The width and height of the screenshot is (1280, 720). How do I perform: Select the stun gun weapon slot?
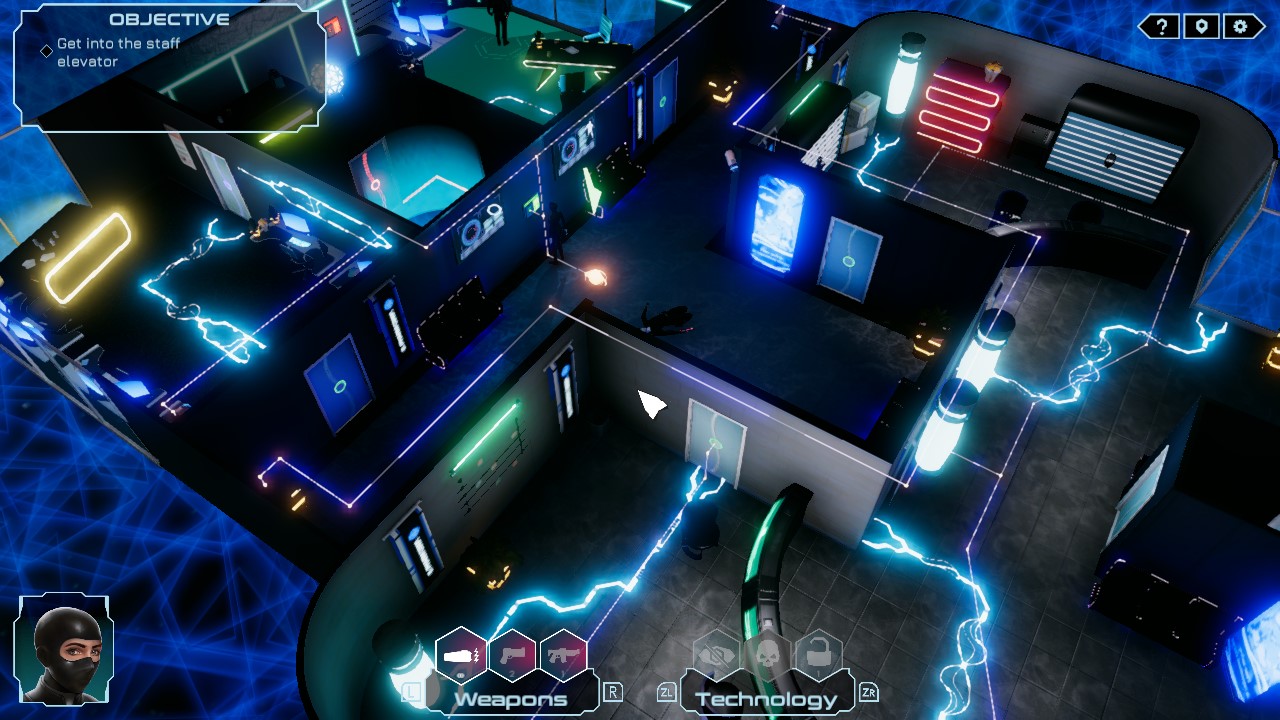(x=461, y=655)
